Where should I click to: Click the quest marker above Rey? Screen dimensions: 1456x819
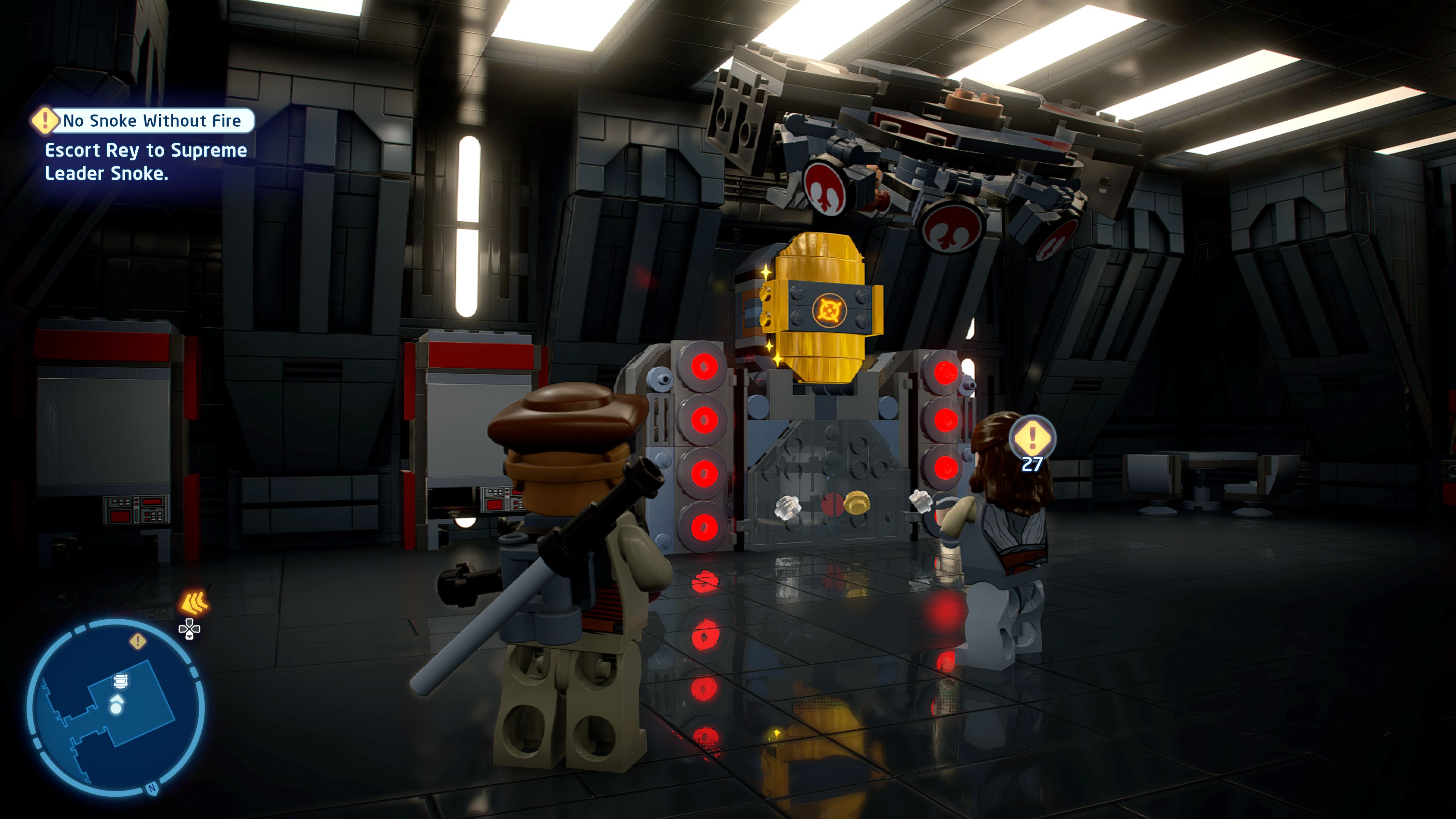pyautogui.click(x=1032, y=438)
